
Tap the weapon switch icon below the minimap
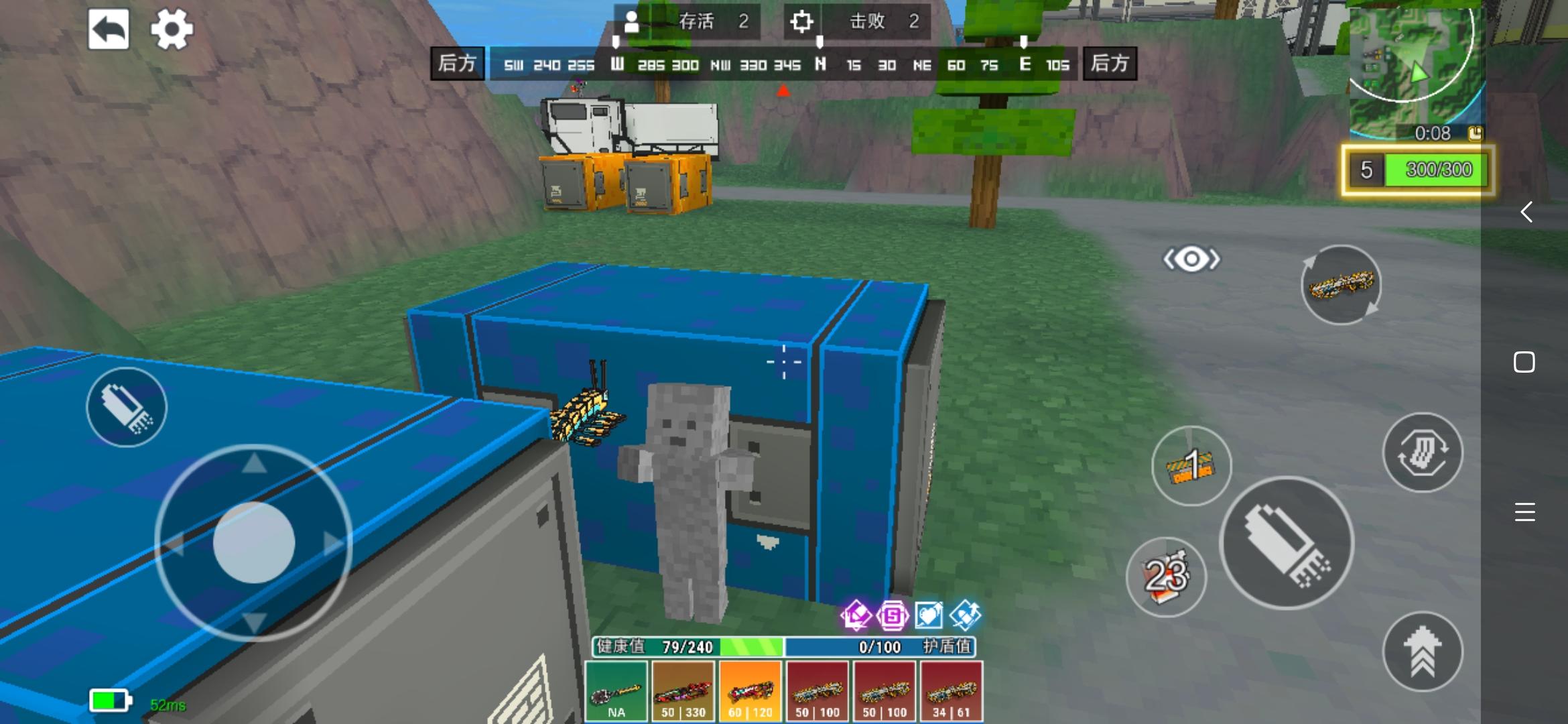pyautogui.click(x=1340, y=286)
